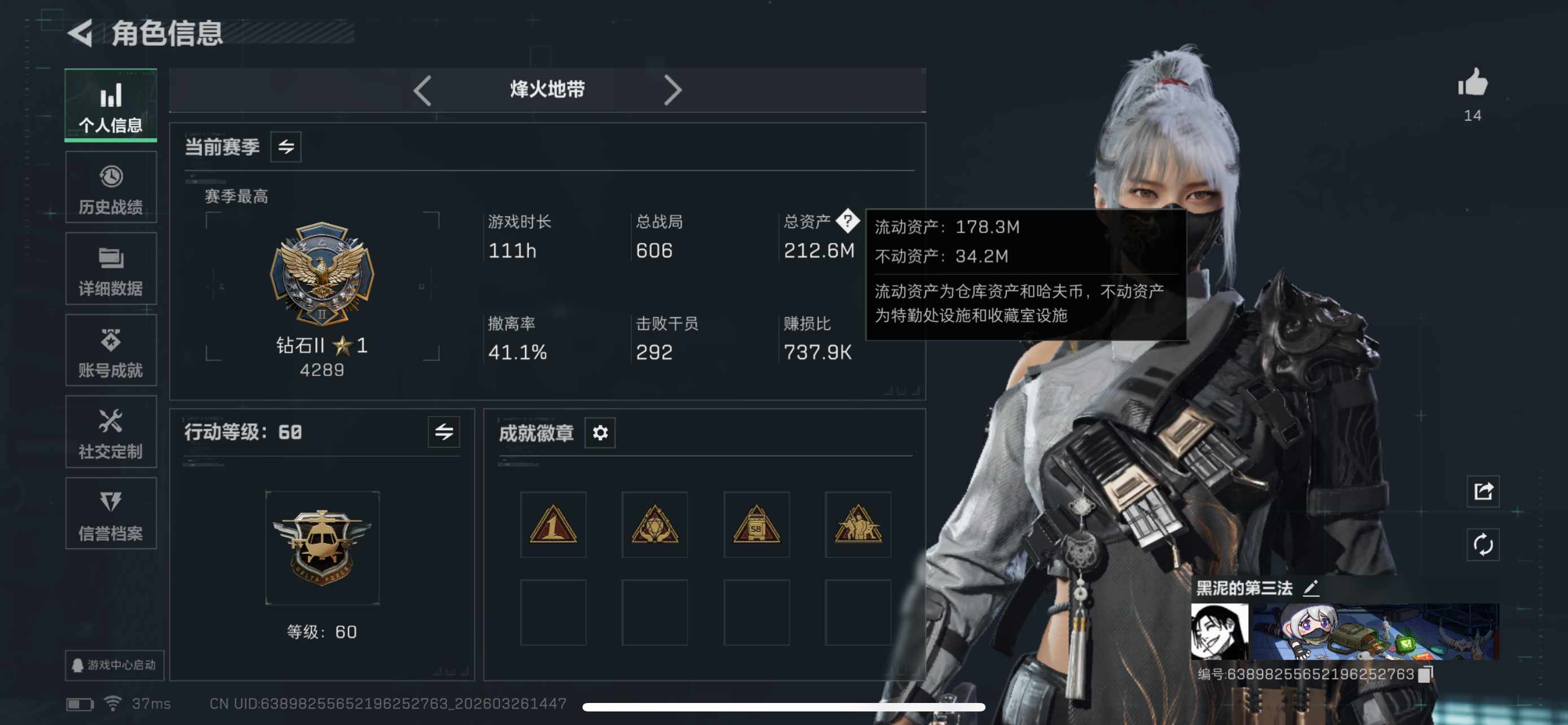This screenshot has width=1568, height=725.
Task: Open the 社交定制 customization section
Action: [x=111, y=431]
